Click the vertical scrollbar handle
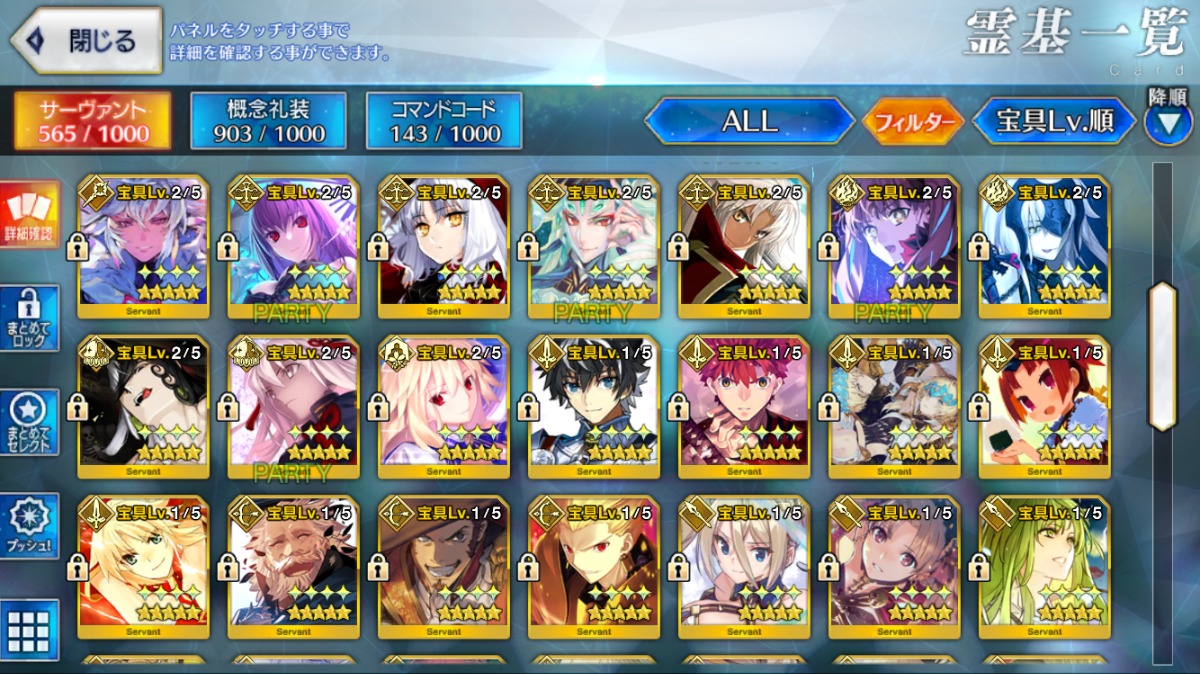This screenshot has height=674, width=1200. (1162, 356)
